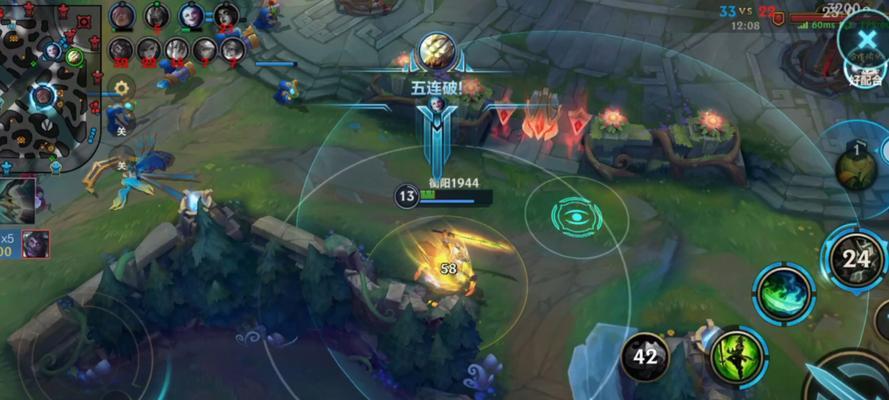Open the gear settings button beside the minimap
The height and width of the screenshot is (400, 889).
tap(122, 88)
